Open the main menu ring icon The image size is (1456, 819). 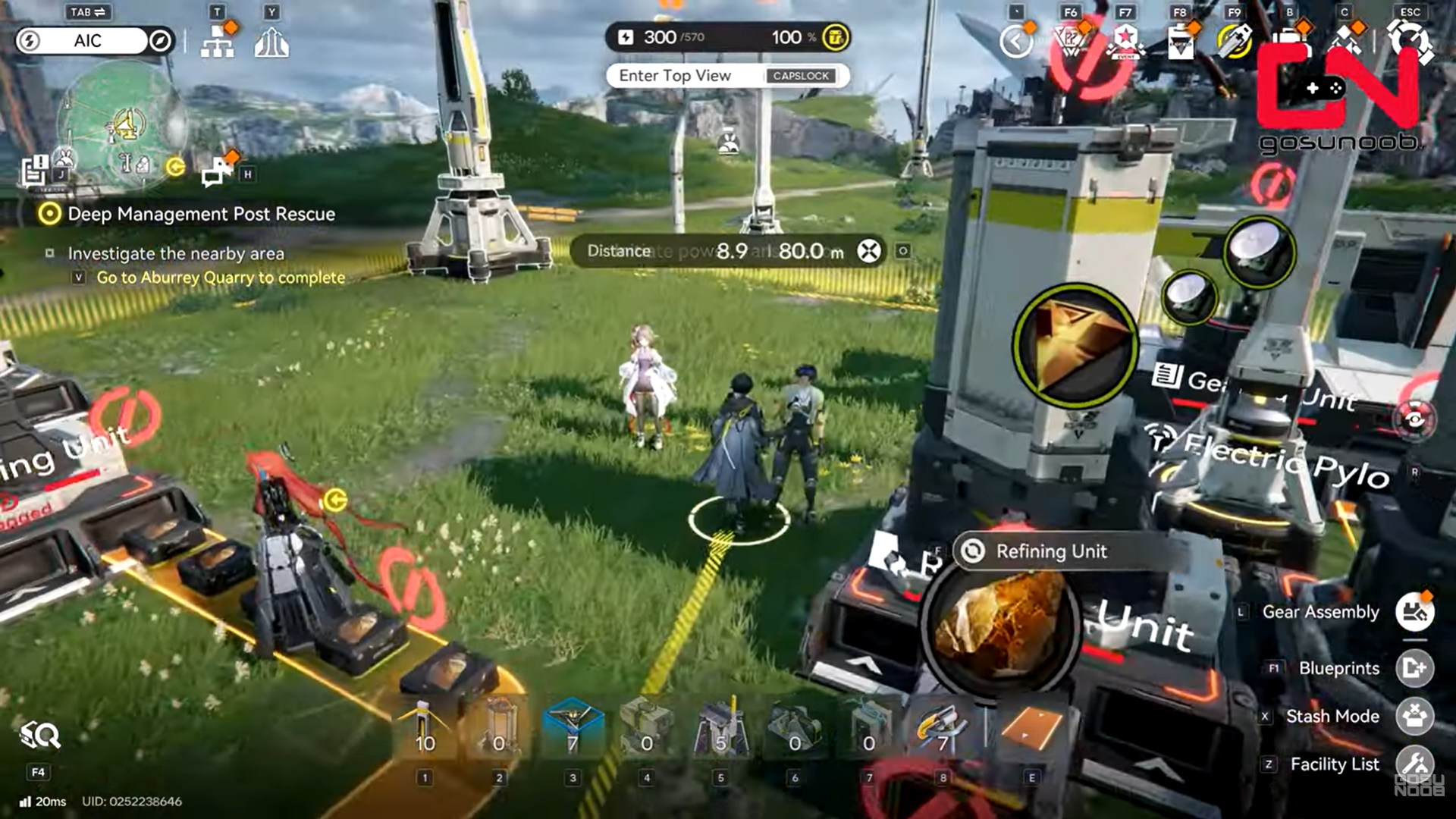1410,40
